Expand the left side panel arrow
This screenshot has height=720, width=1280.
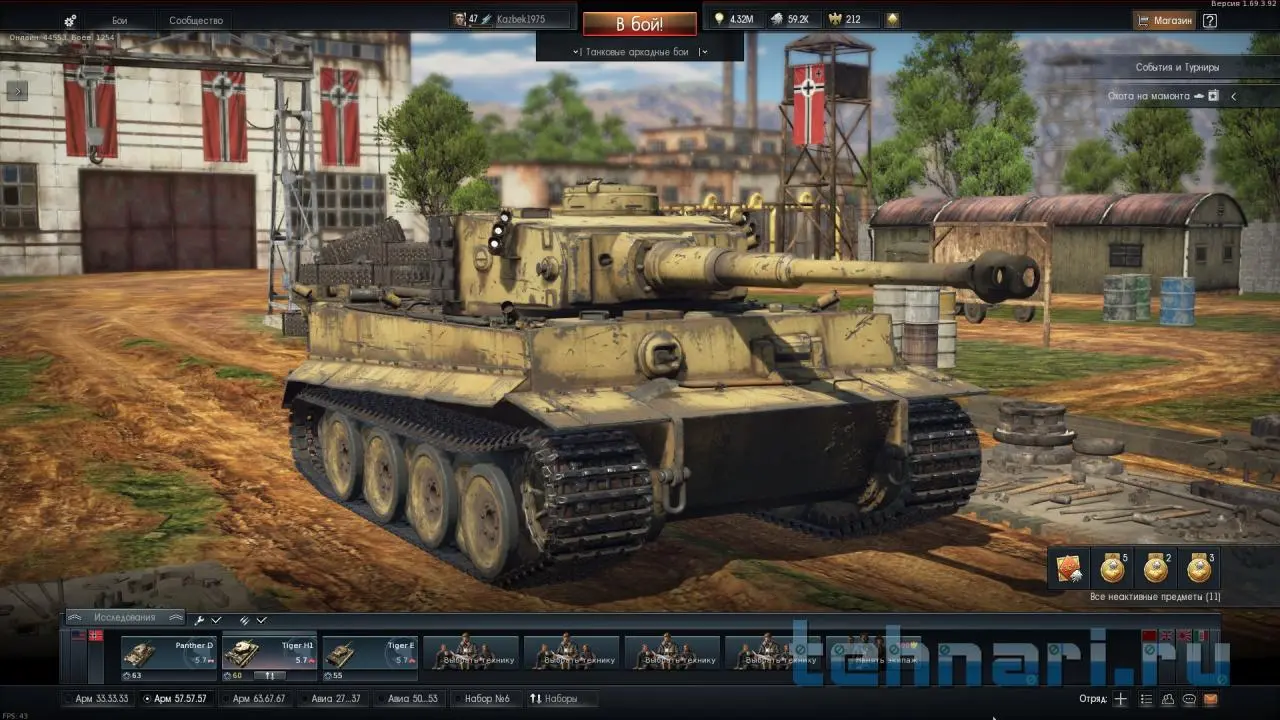17,90
